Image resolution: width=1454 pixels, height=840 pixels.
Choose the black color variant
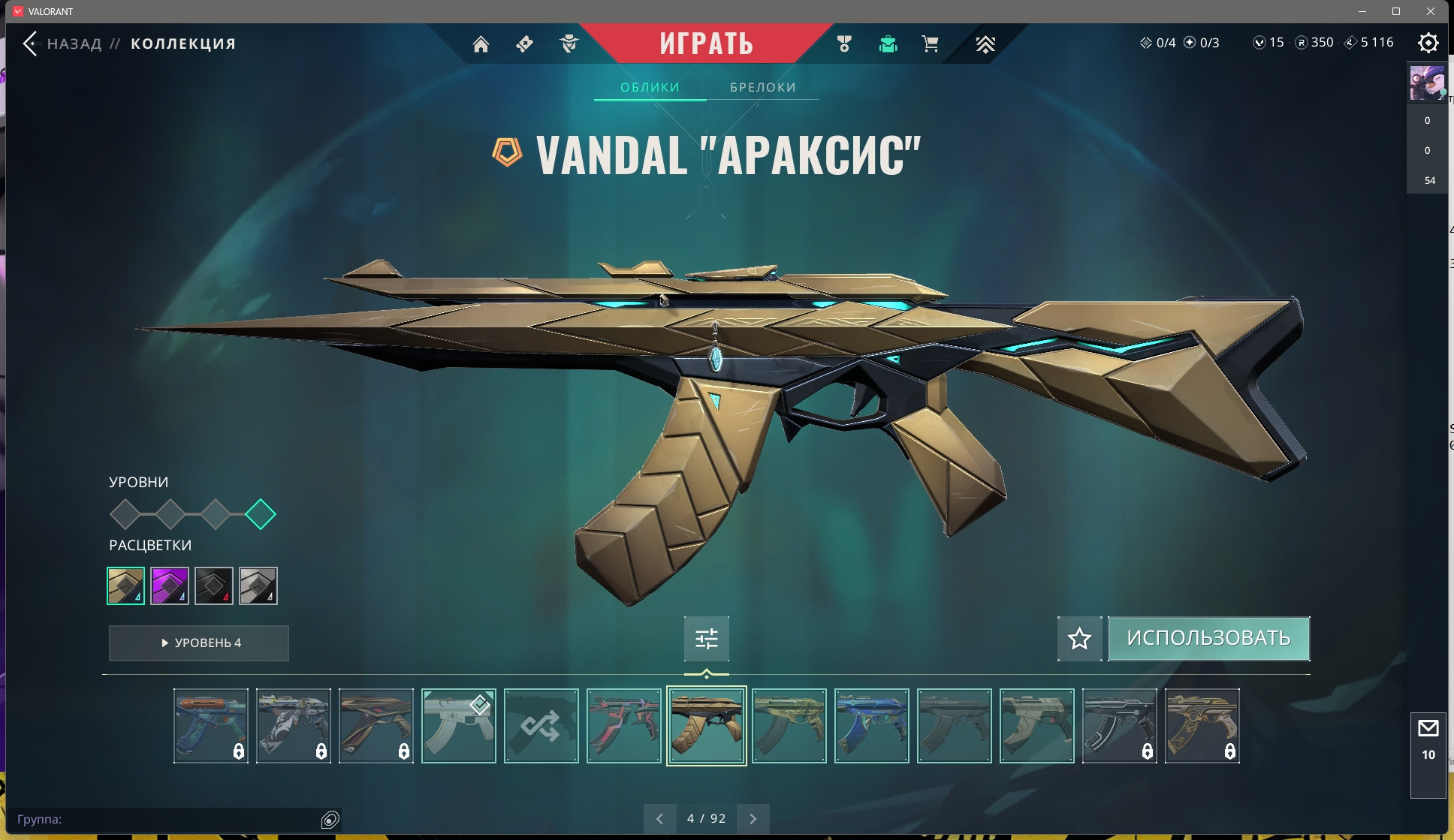[214, 586]
